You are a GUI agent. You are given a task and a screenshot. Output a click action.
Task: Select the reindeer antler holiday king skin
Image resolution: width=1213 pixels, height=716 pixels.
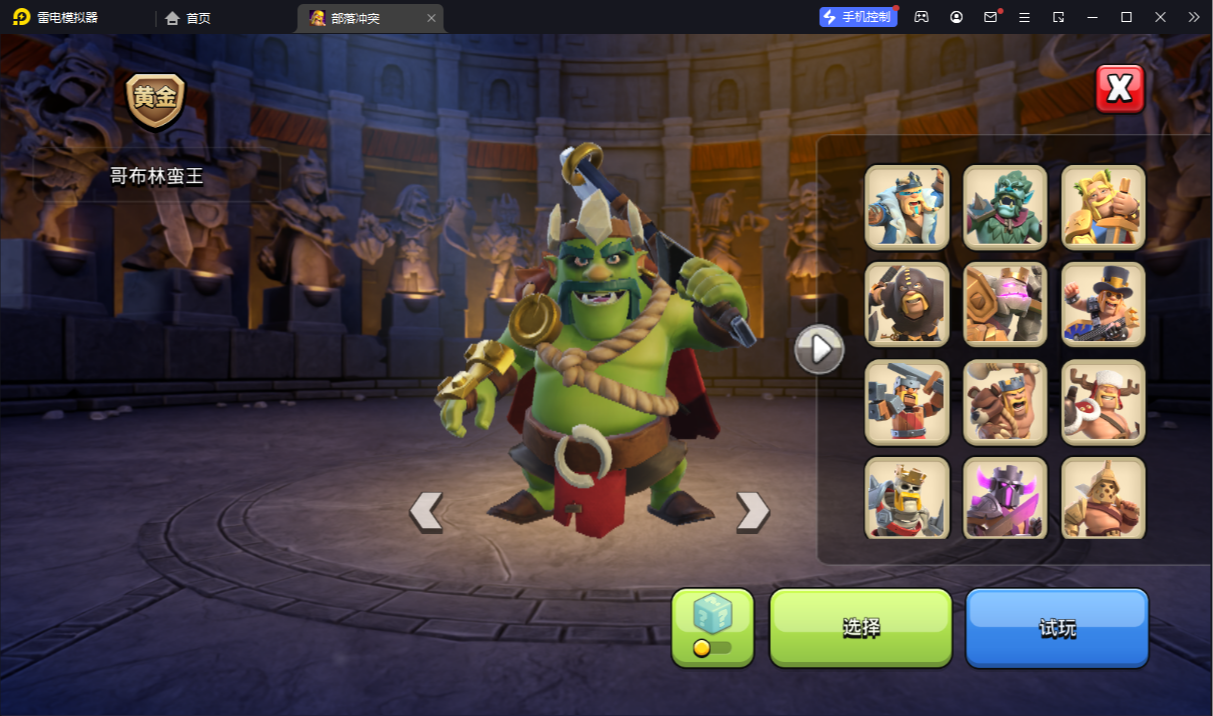[1103, 402]
